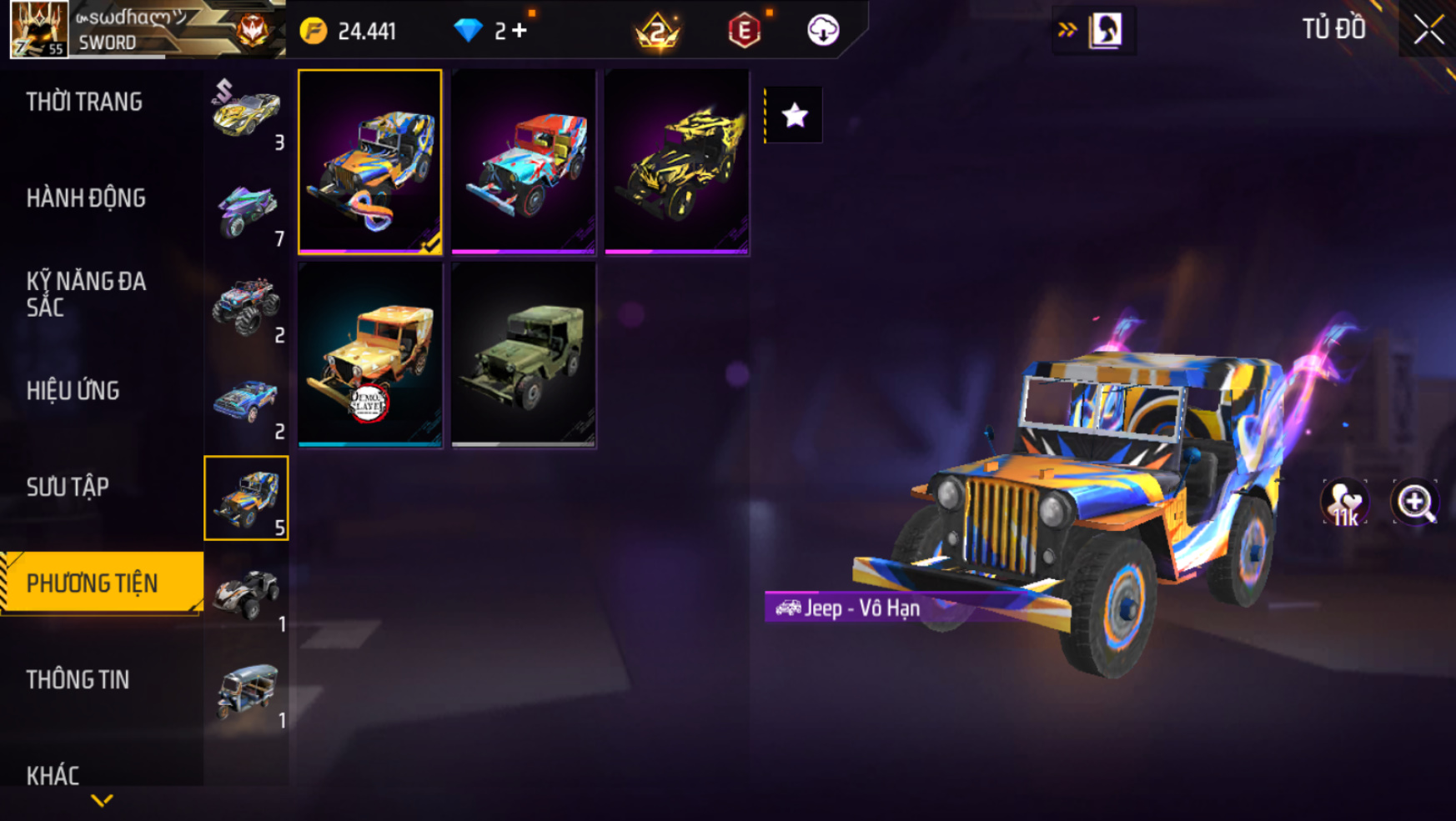Viewport: 1456px width, 821px height.
Task: Close the Tủ Đồ wardrobe screen
Action: [1428, 30]
